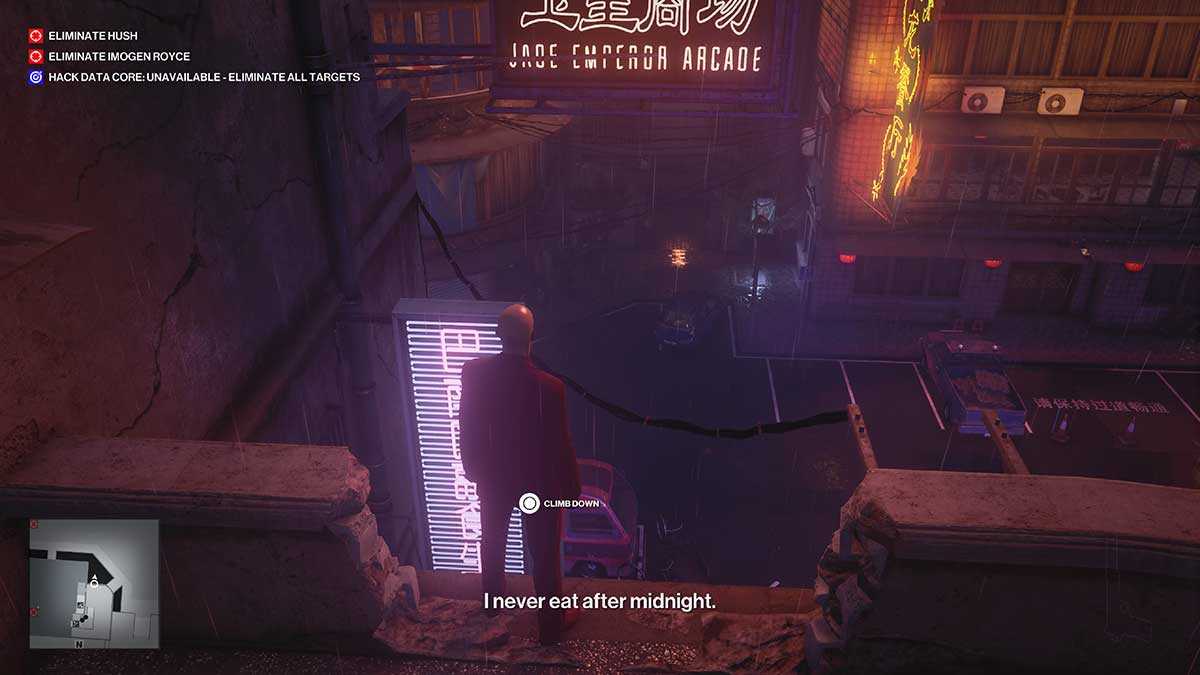Screen dimensions: 1200x675
Task: Select the Eliminate Hush objective
Action: tap(92, 36)
